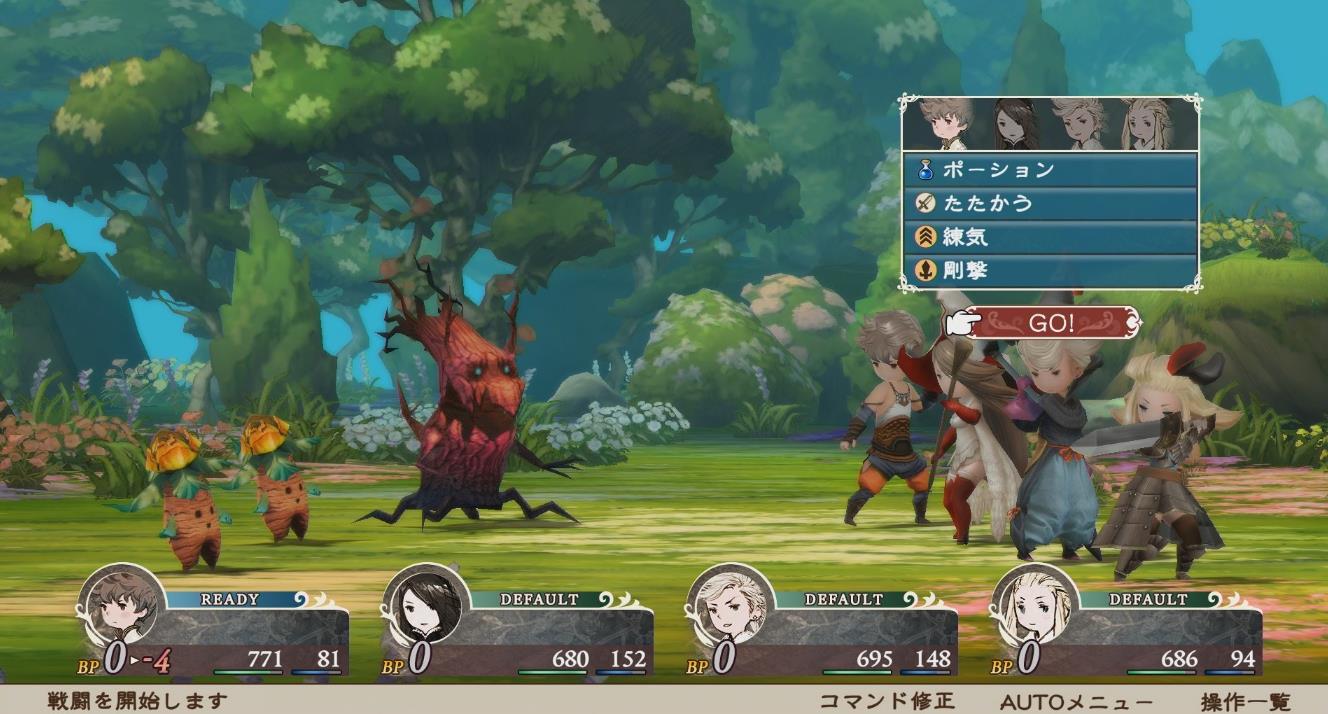Select the 練気 ability command
1328x714 pixels.
pos(1050,237)
